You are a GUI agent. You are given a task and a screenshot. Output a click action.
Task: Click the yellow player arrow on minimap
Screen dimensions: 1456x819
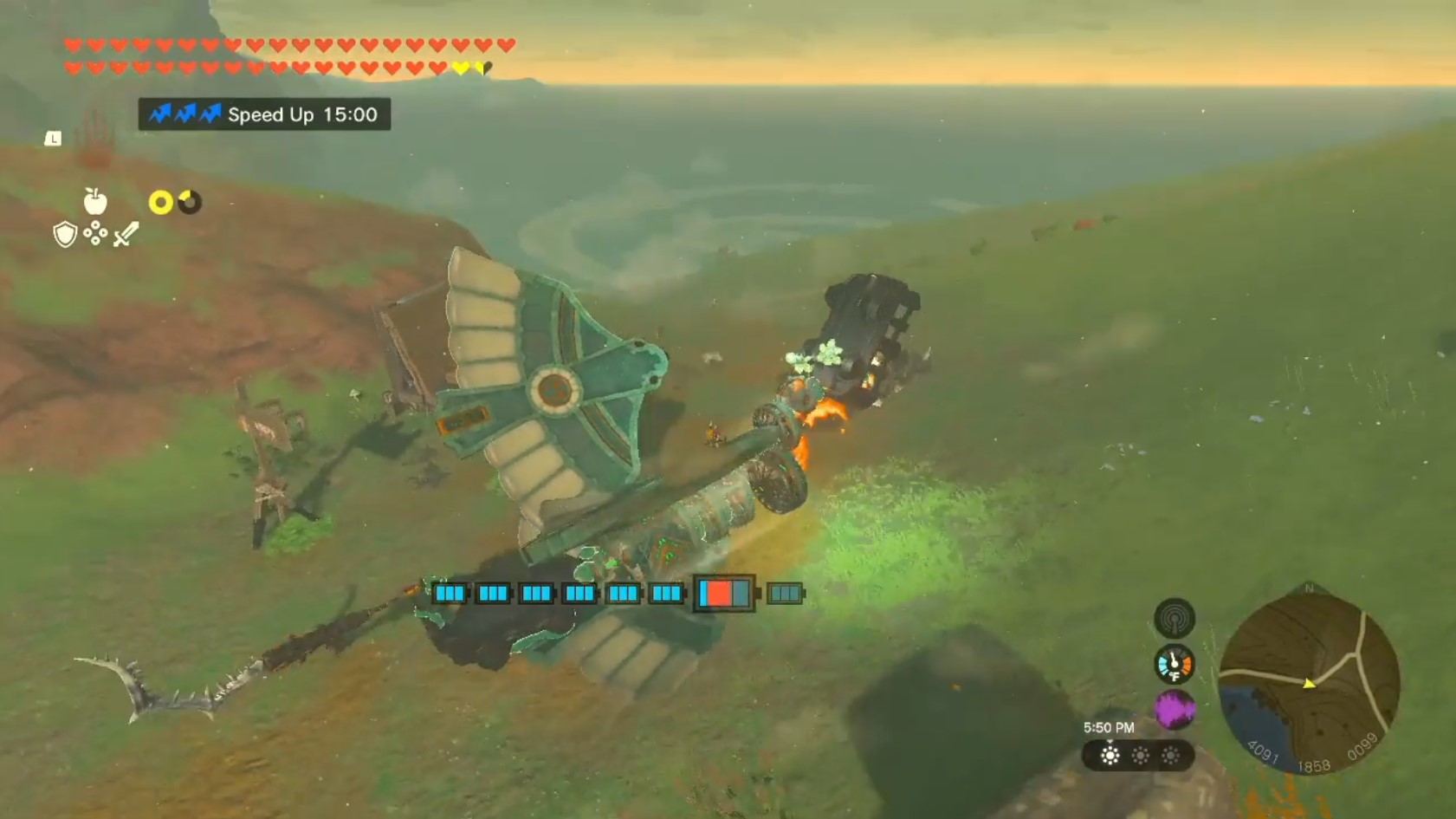coord(1309,684)
